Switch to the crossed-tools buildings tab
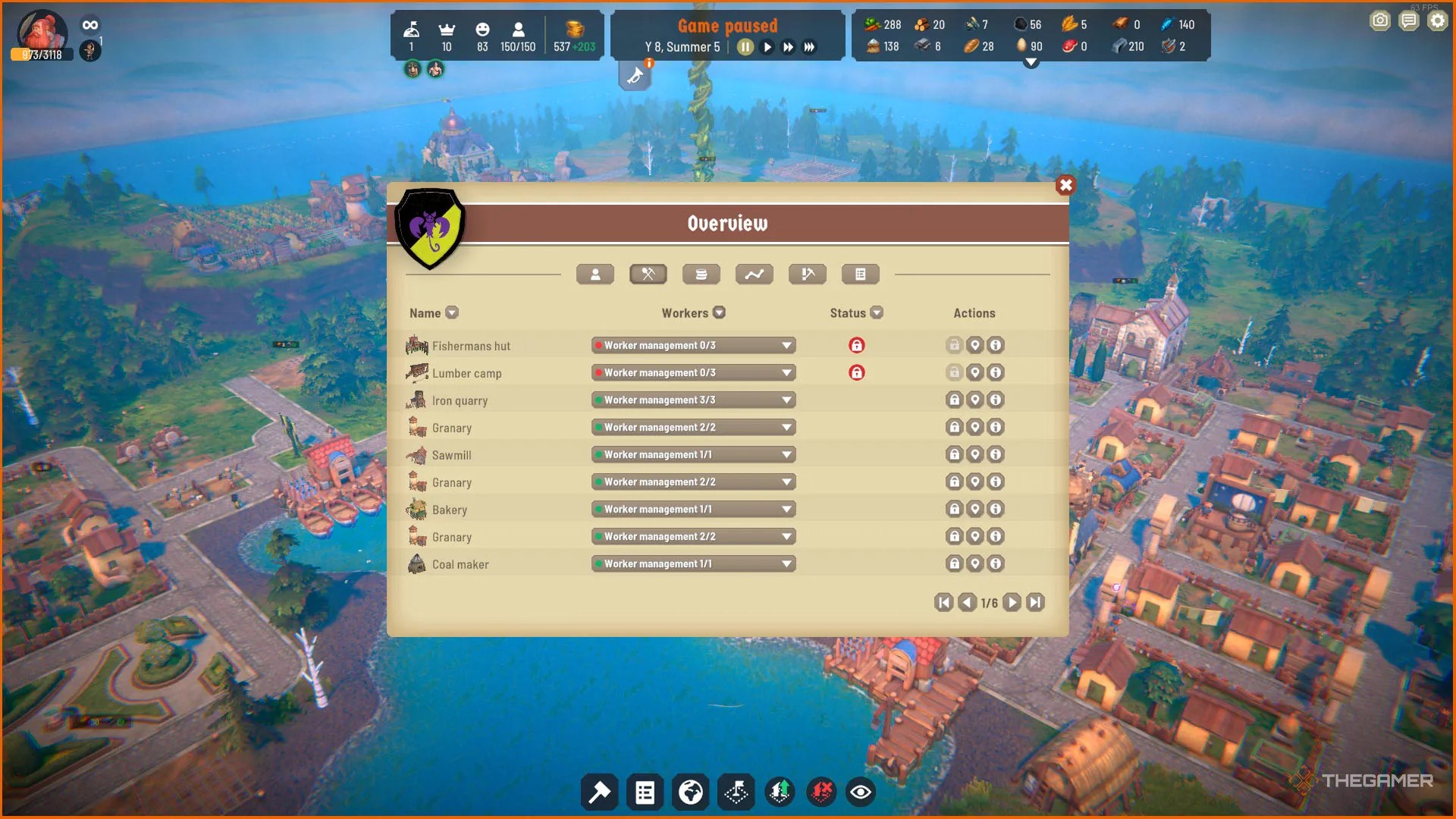The image size is (1456, 819). pos(648,274)
